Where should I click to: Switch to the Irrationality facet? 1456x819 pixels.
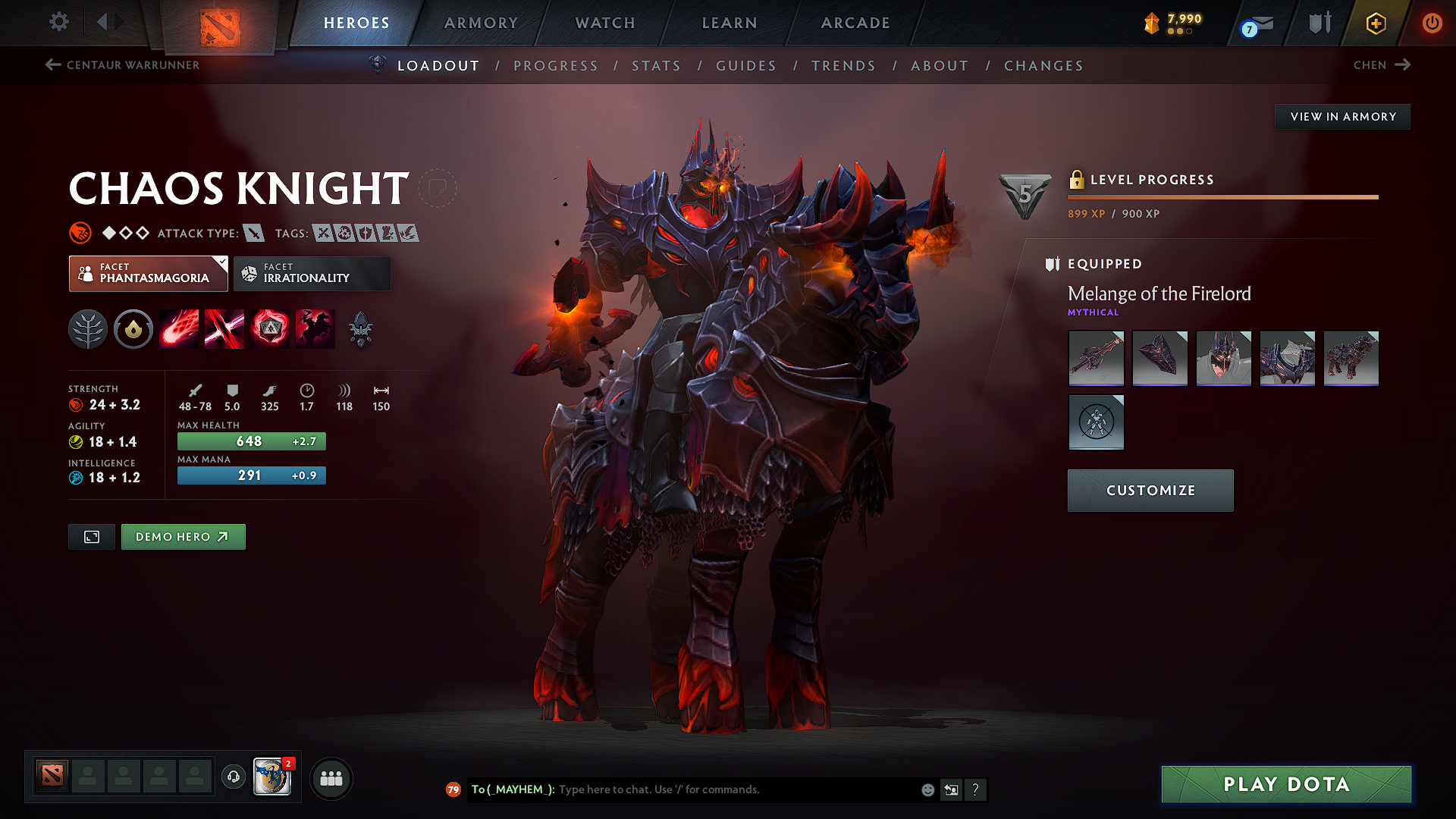coord(312,273)
